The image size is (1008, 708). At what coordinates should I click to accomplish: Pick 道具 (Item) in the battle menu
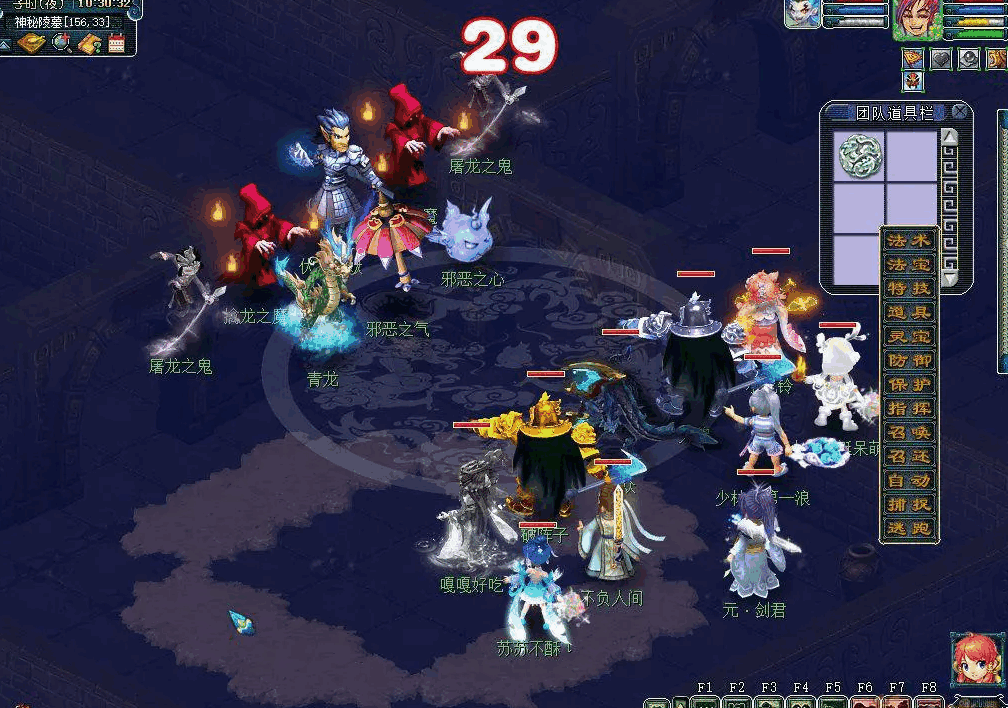[x=909, y=313]
